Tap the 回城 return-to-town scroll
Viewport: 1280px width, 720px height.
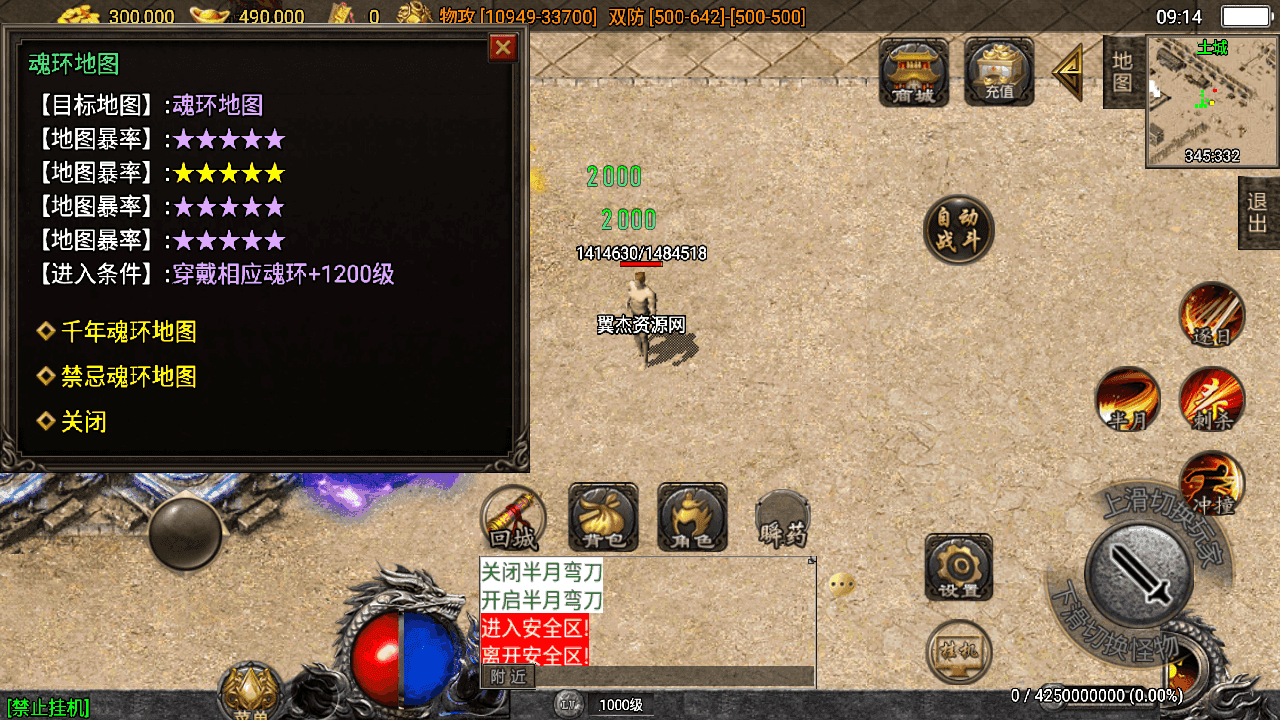click(x=514, y=518)
